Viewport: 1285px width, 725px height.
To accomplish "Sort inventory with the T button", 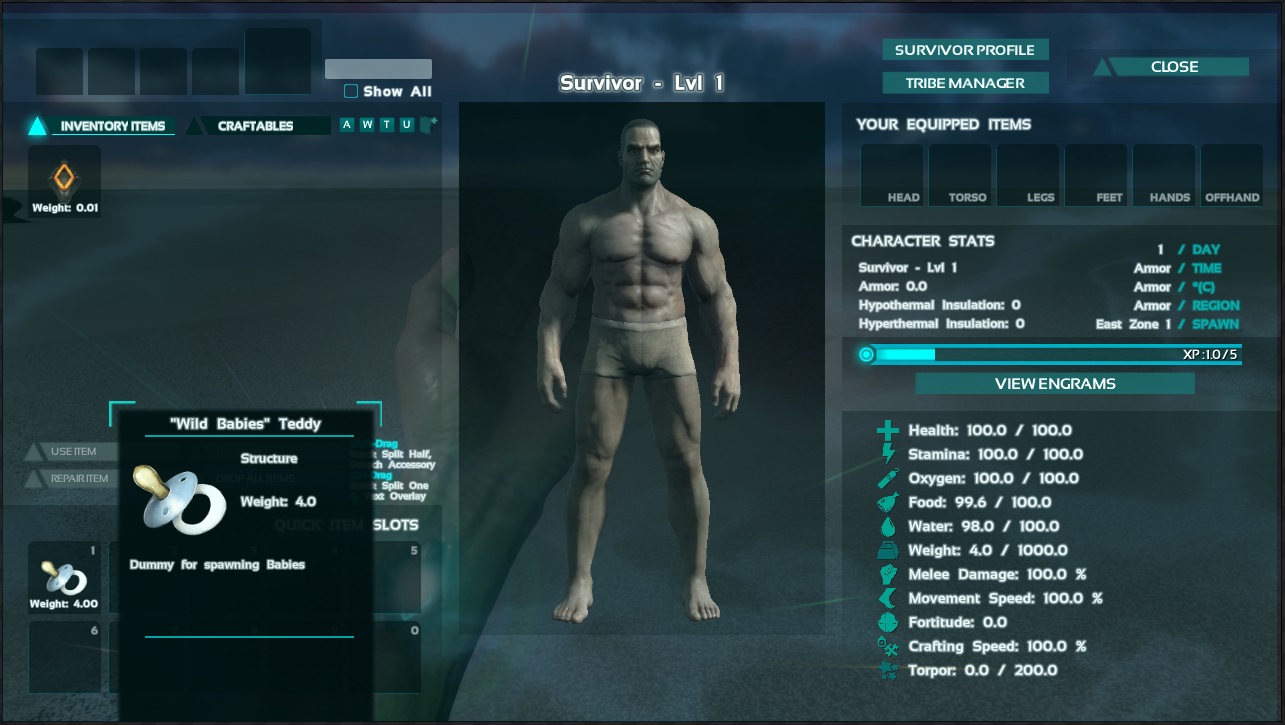I will tap(387, 125).
